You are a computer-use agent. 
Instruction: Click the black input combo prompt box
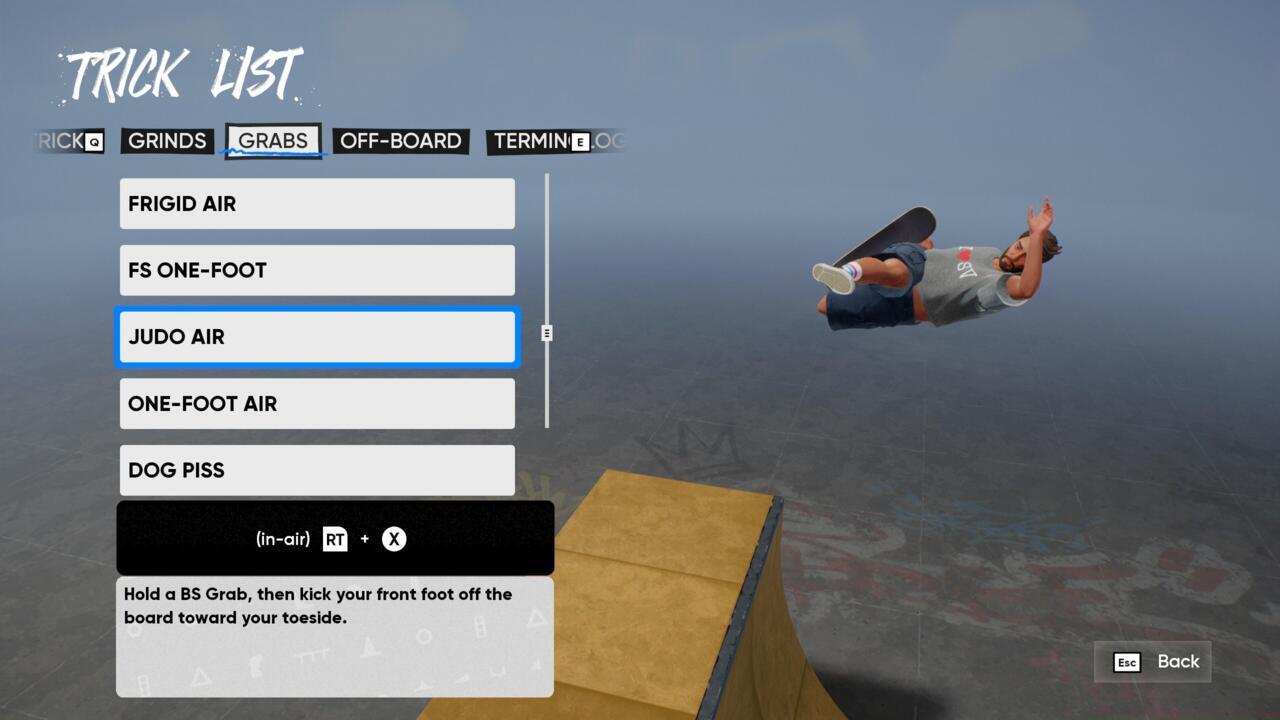(x=335, y=538)
